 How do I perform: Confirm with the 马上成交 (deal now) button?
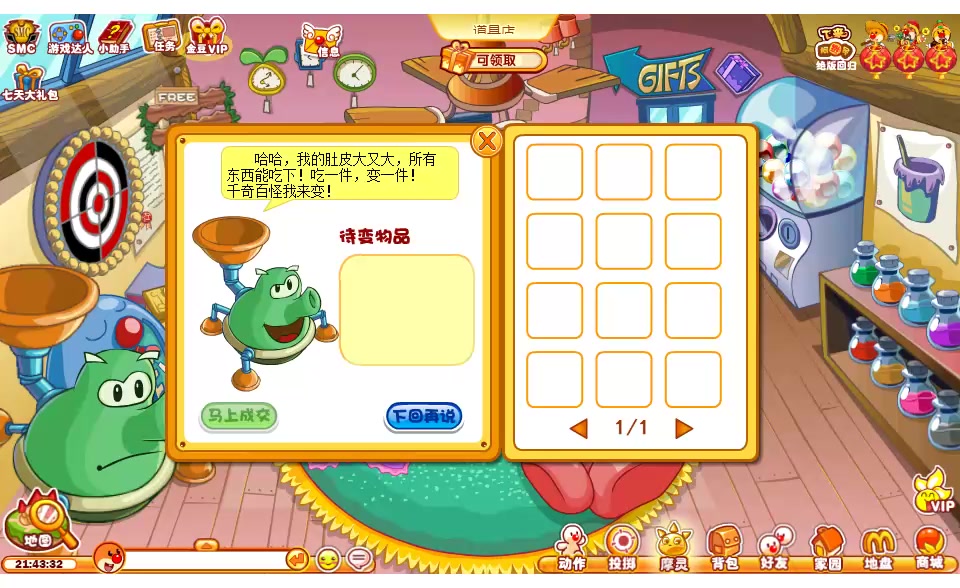(x=238, y=416)
